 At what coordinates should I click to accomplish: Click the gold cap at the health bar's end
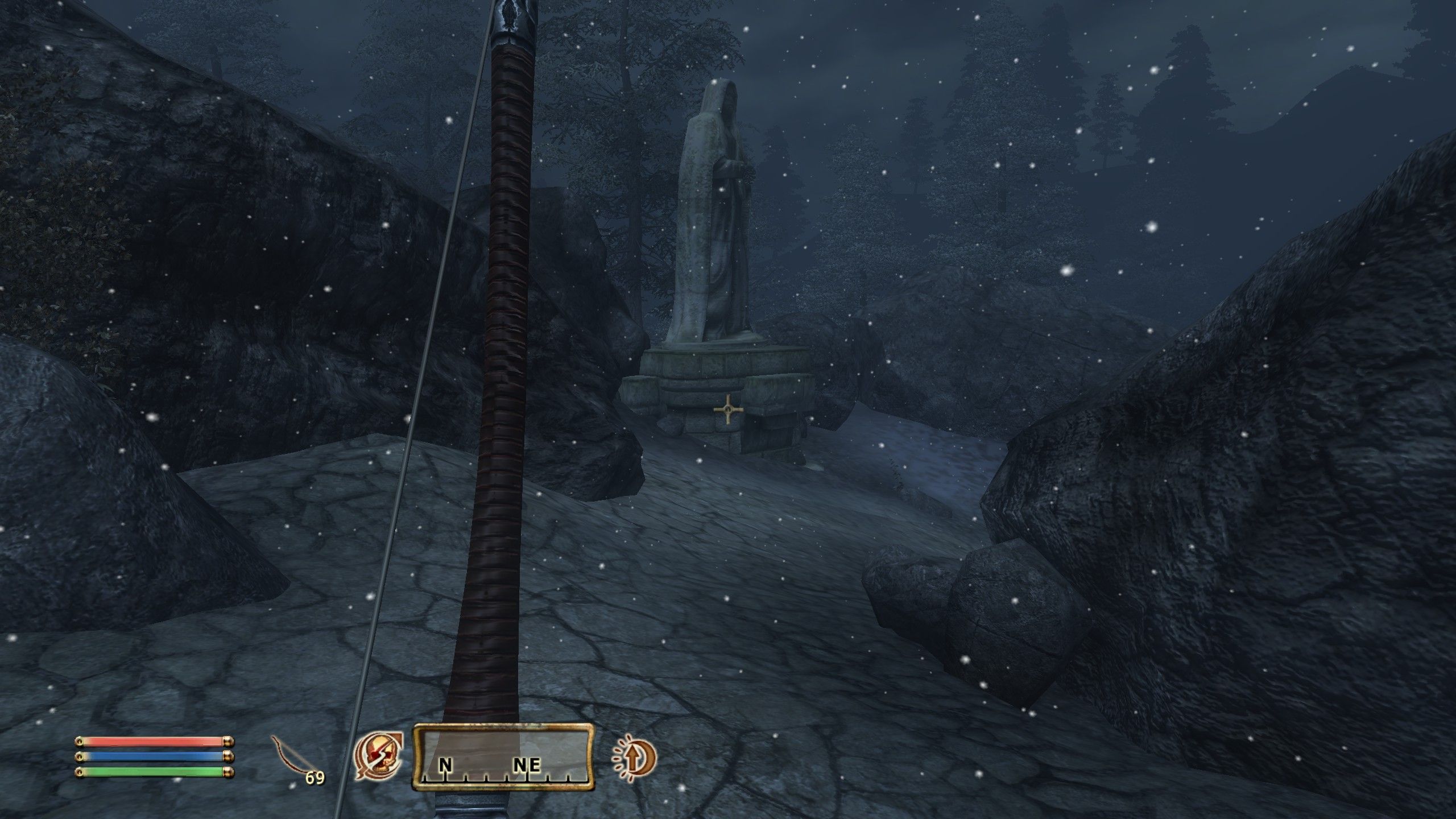(228, 742)
